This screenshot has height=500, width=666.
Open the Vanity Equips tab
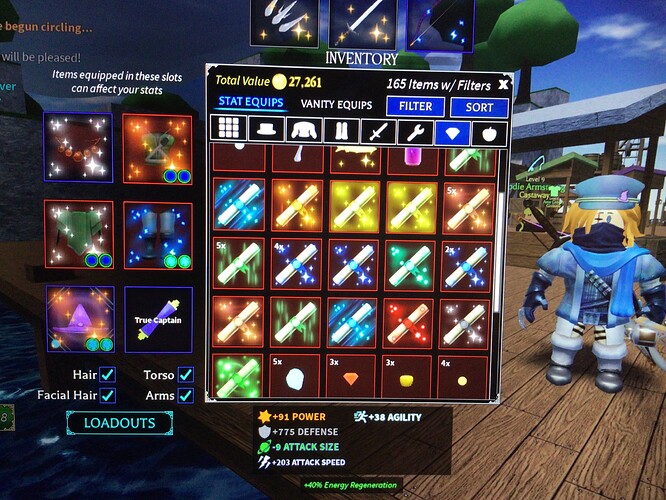336,105
